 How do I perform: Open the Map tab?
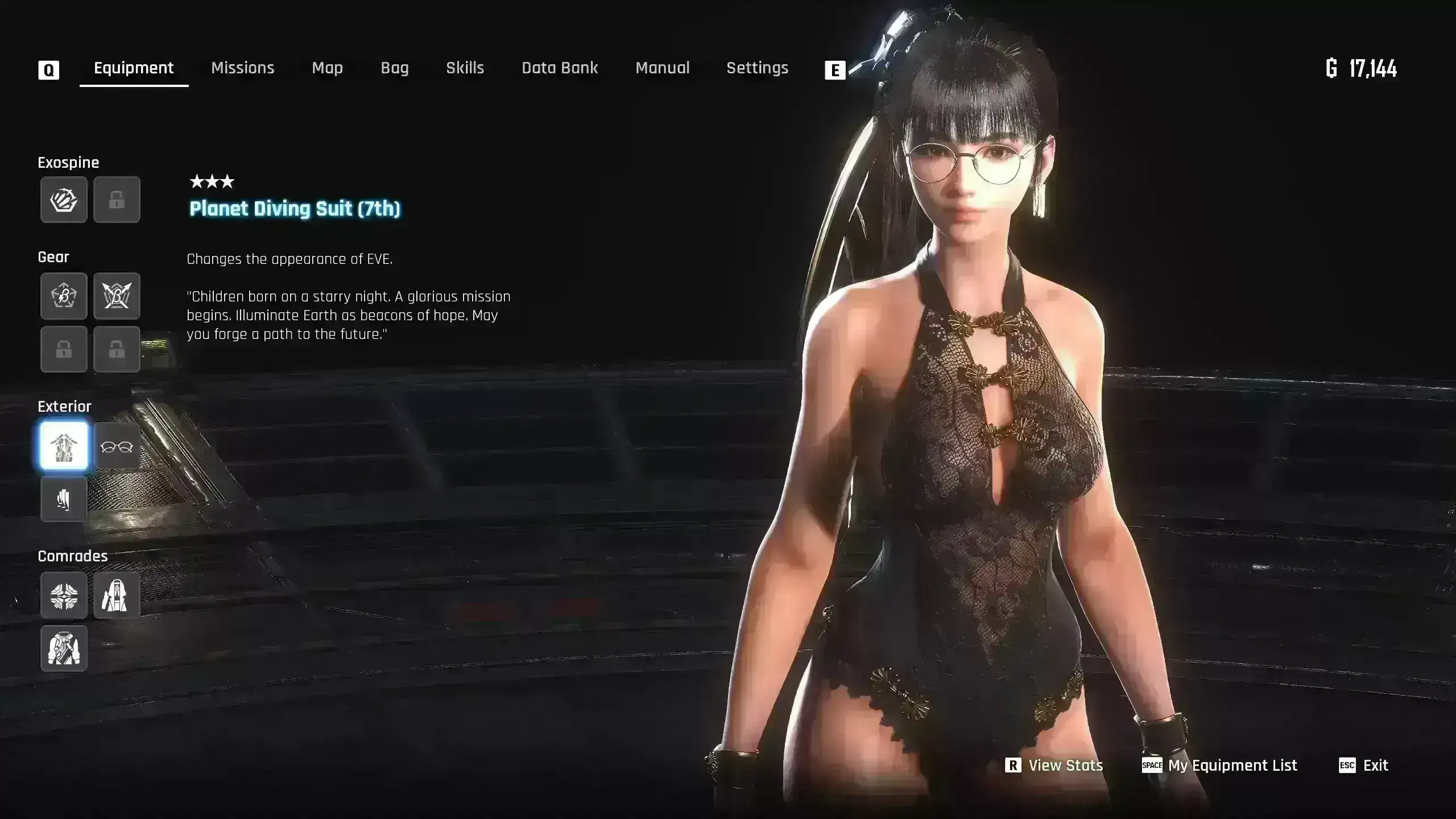pos(327,68)
